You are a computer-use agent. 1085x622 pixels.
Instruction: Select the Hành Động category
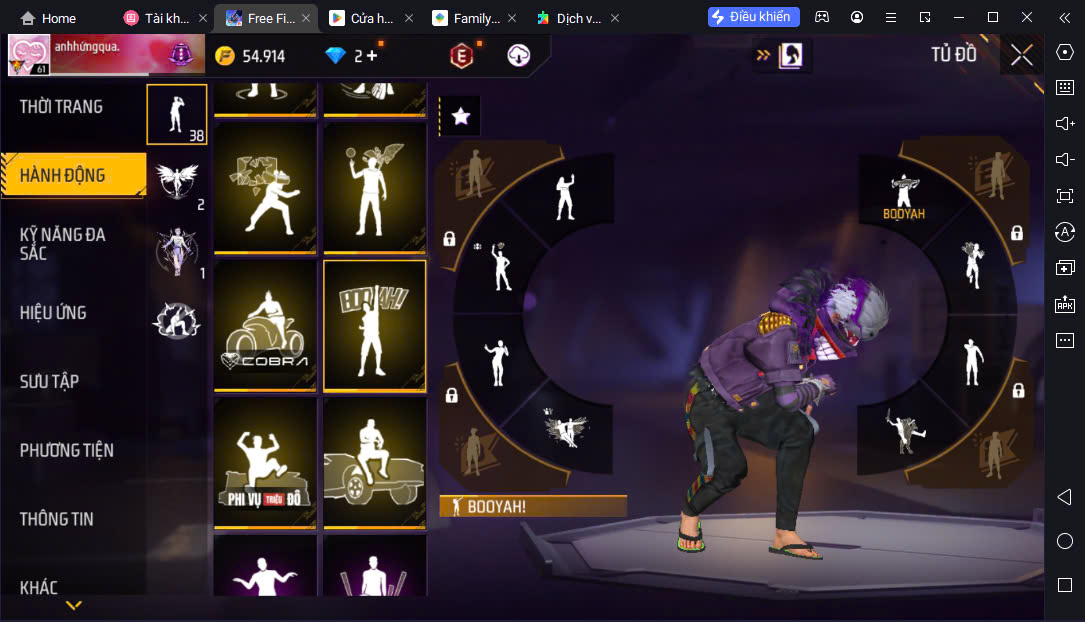coord(63,175)
